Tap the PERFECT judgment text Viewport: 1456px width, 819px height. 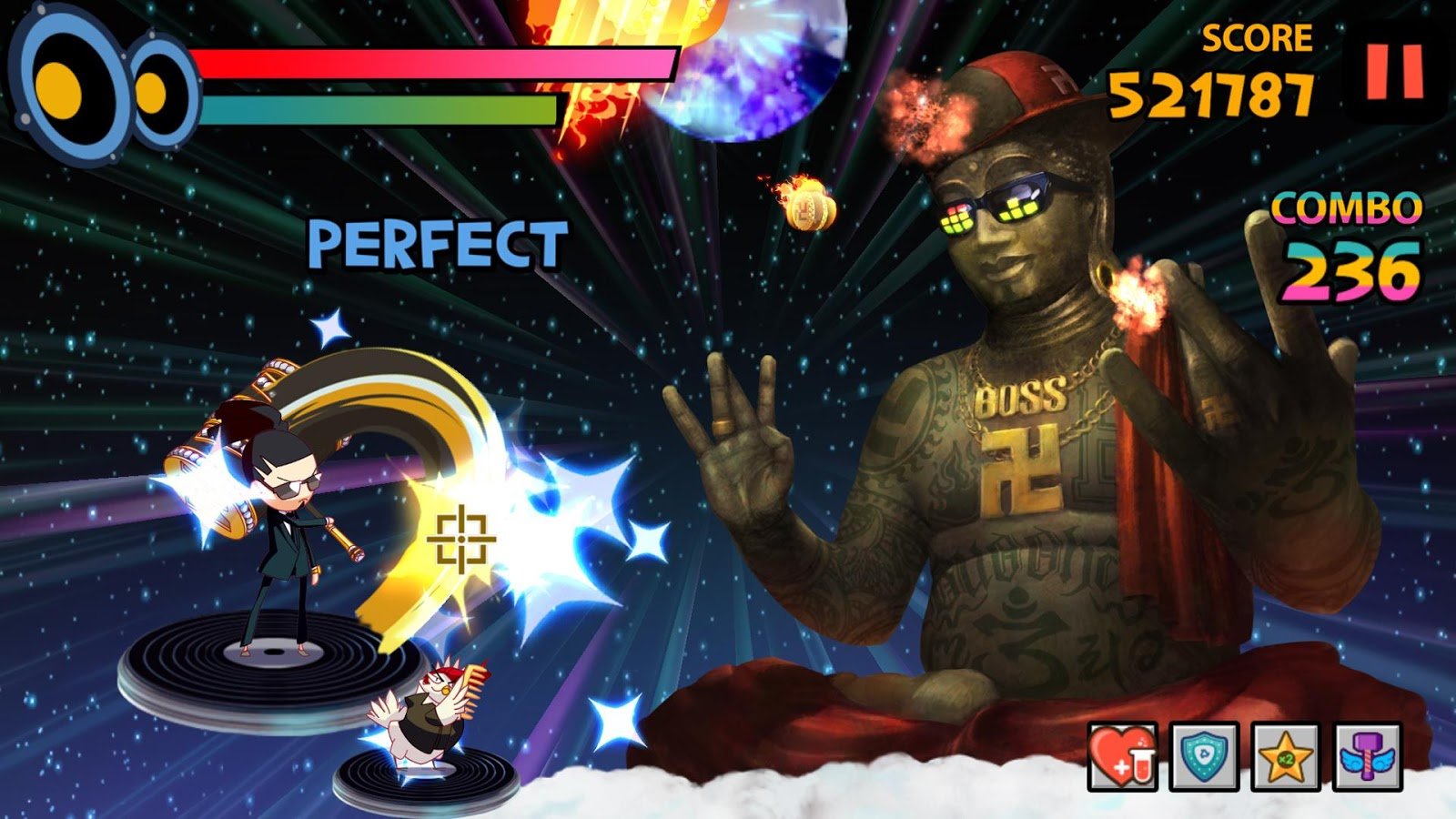point(437,241)
